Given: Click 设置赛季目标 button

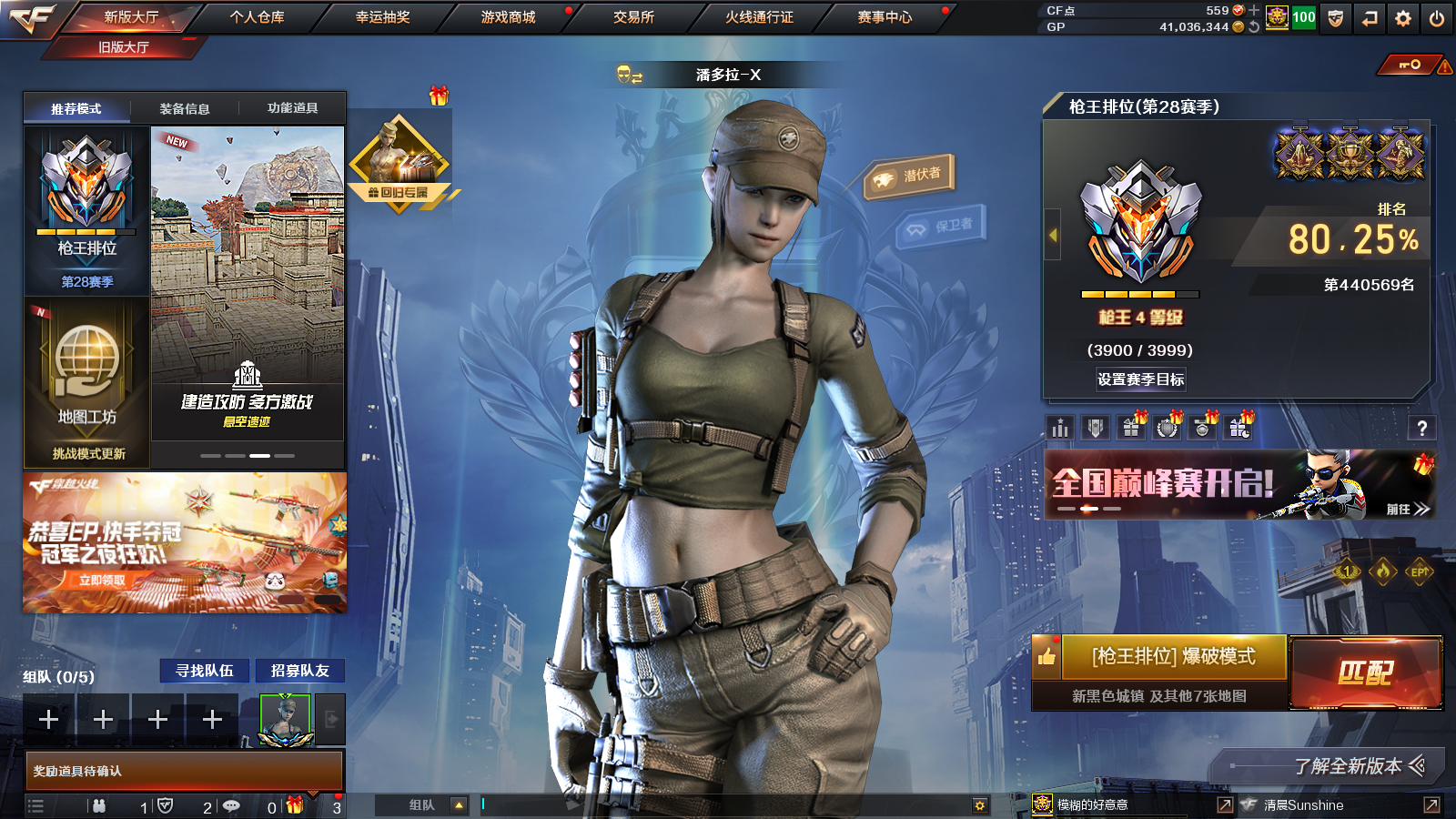Looking at the screenshot, I should [x=1140, y=379].
